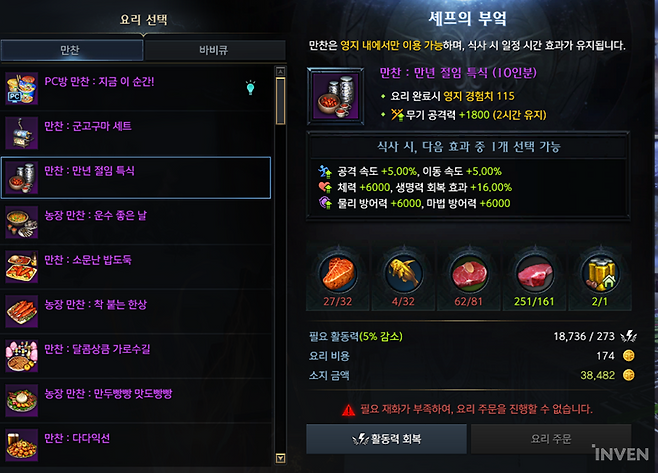This screenshot has height=473, width=658.
Task: Click the 활동력 회복 button
Action: [385, 440]
